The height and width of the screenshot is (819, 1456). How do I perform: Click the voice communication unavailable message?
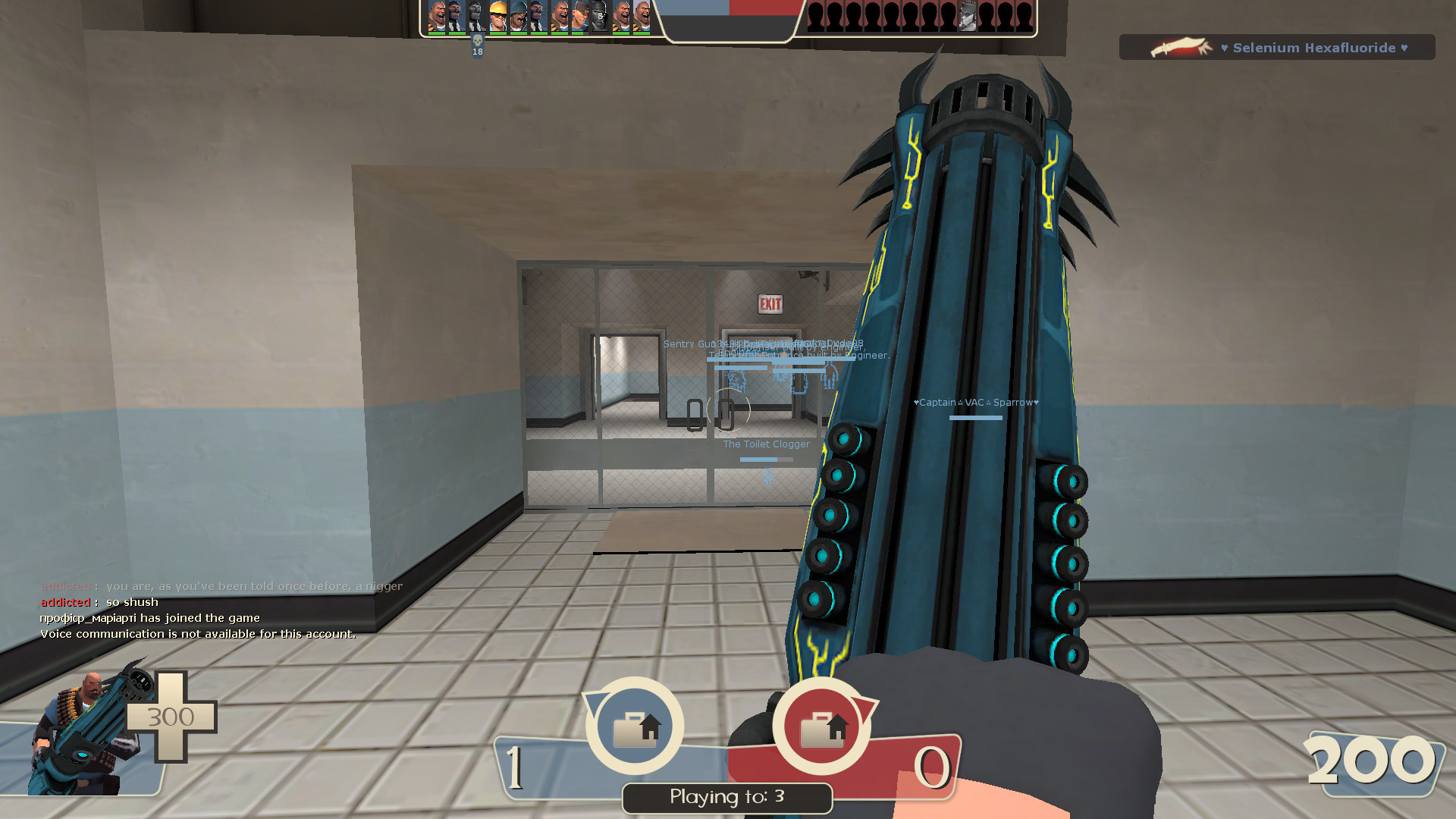pos(197,633)
